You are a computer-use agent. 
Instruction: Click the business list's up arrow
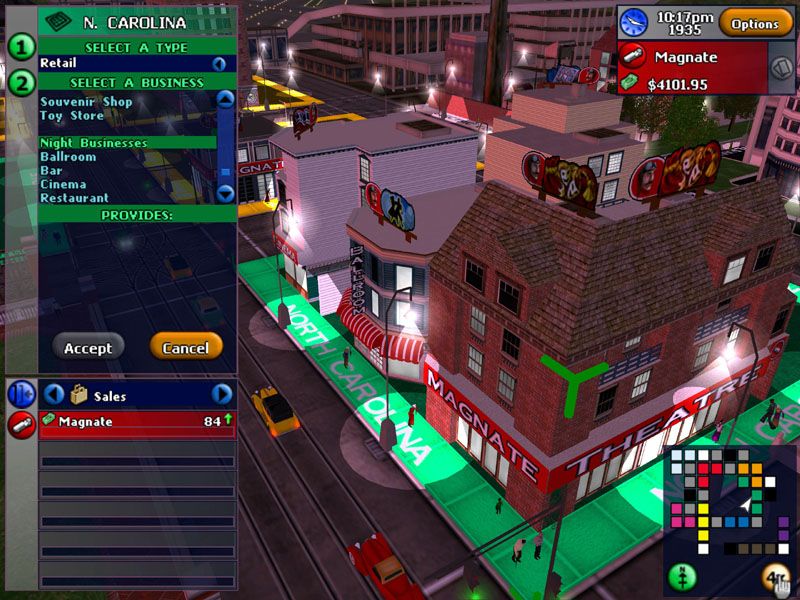(225, 99)
